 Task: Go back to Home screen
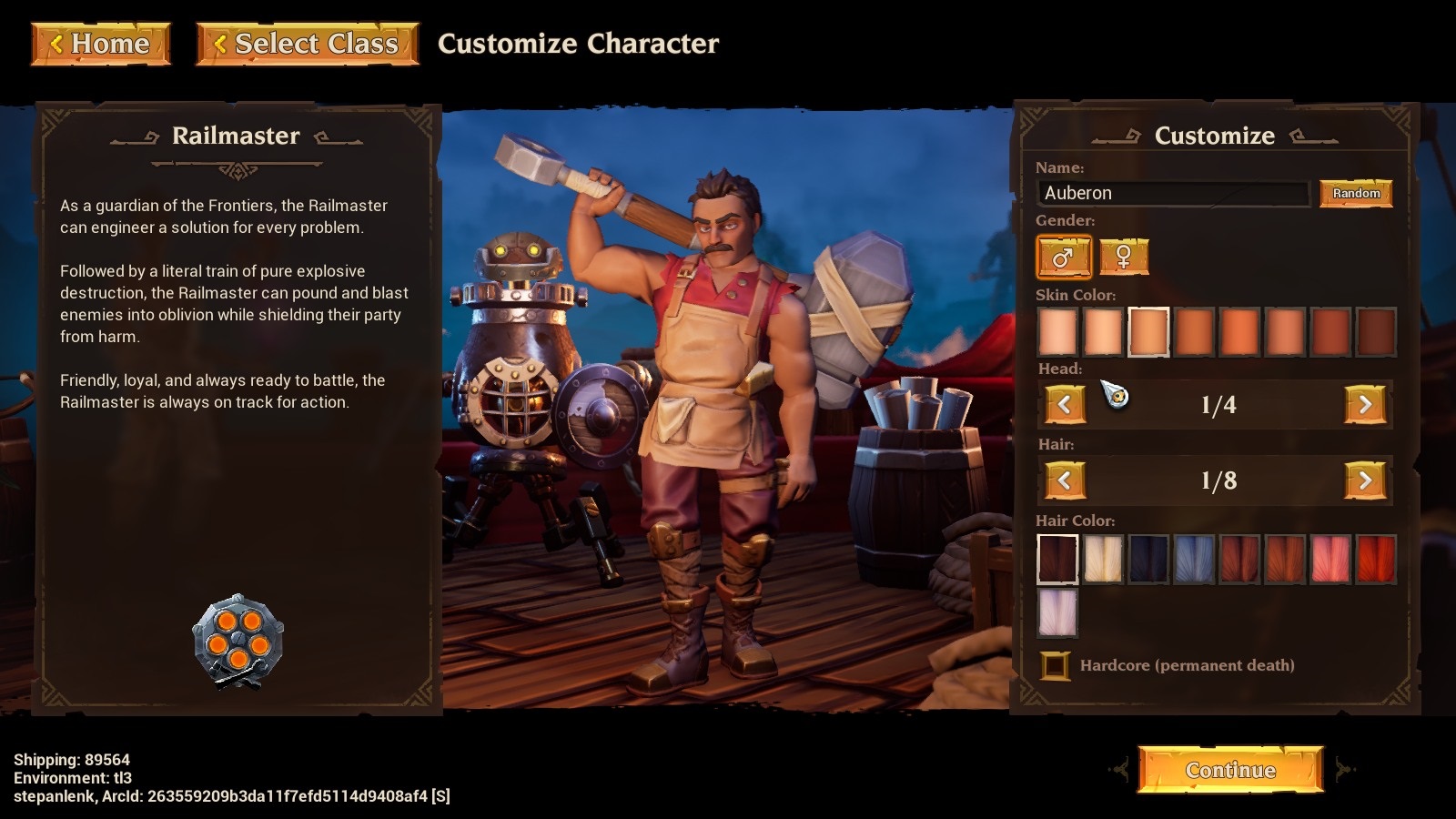101,44
